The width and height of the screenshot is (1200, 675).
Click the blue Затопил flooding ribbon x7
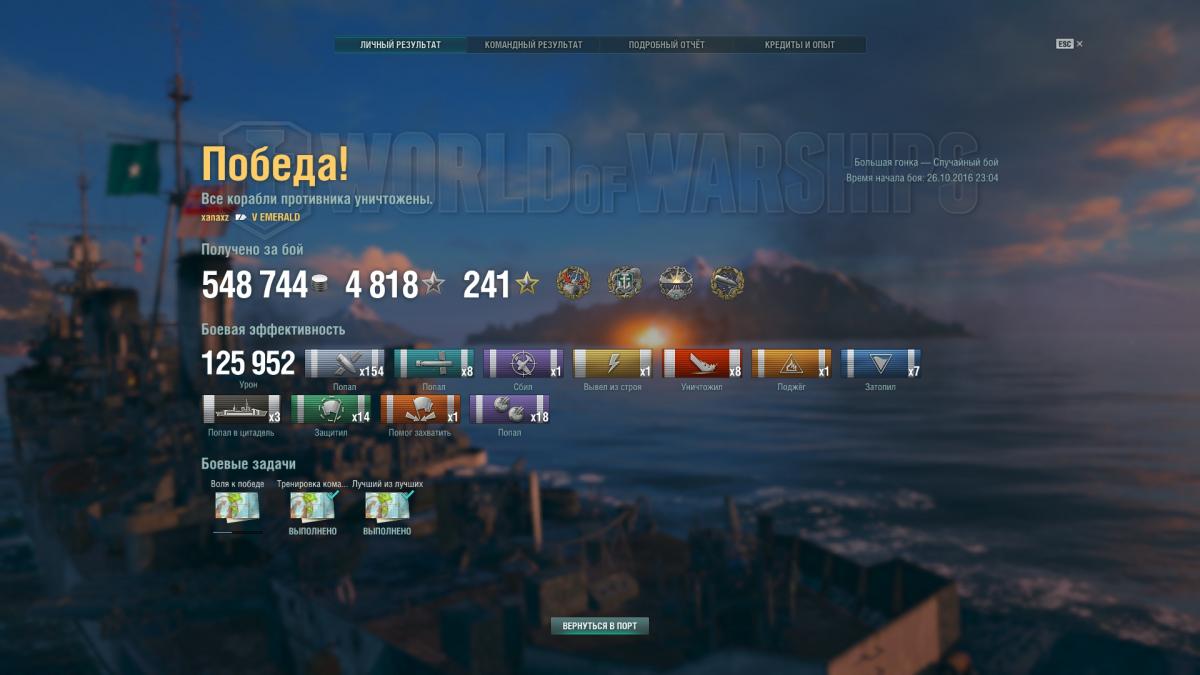click(881, 364)
